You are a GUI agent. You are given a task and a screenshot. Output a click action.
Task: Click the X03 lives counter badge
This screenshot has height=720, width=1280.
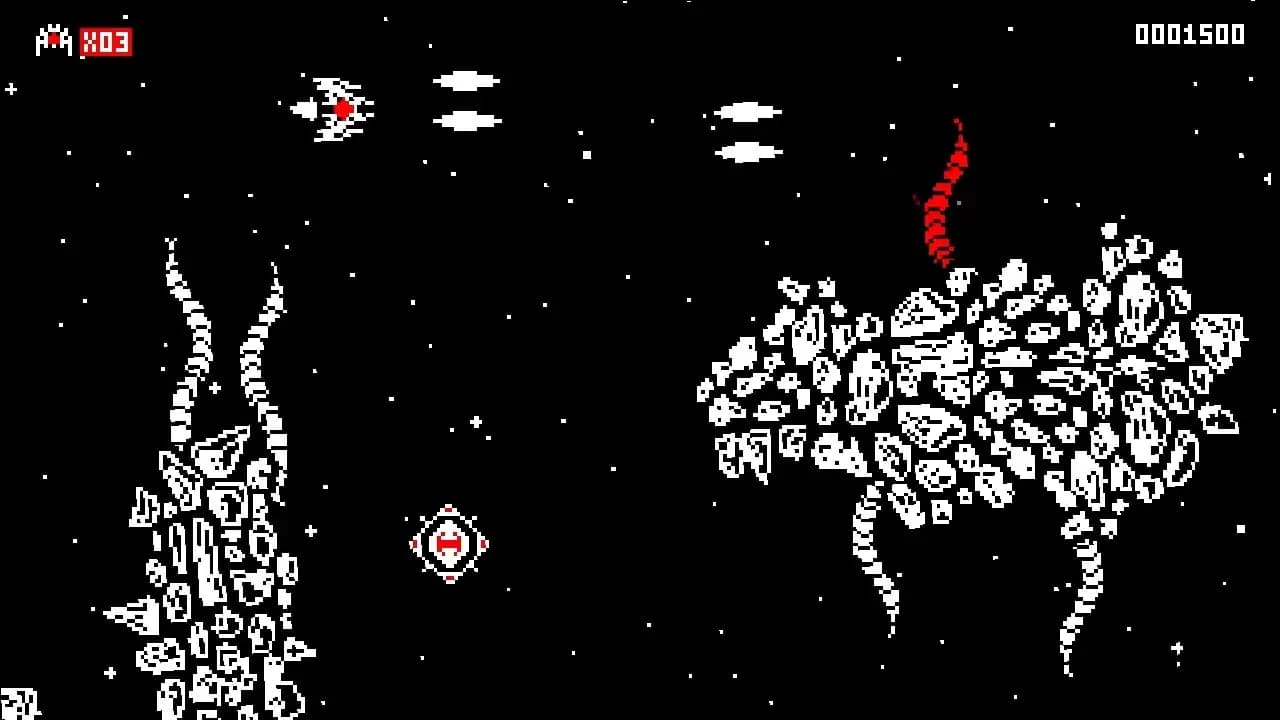pyautogui.click(x=104, y=42)
